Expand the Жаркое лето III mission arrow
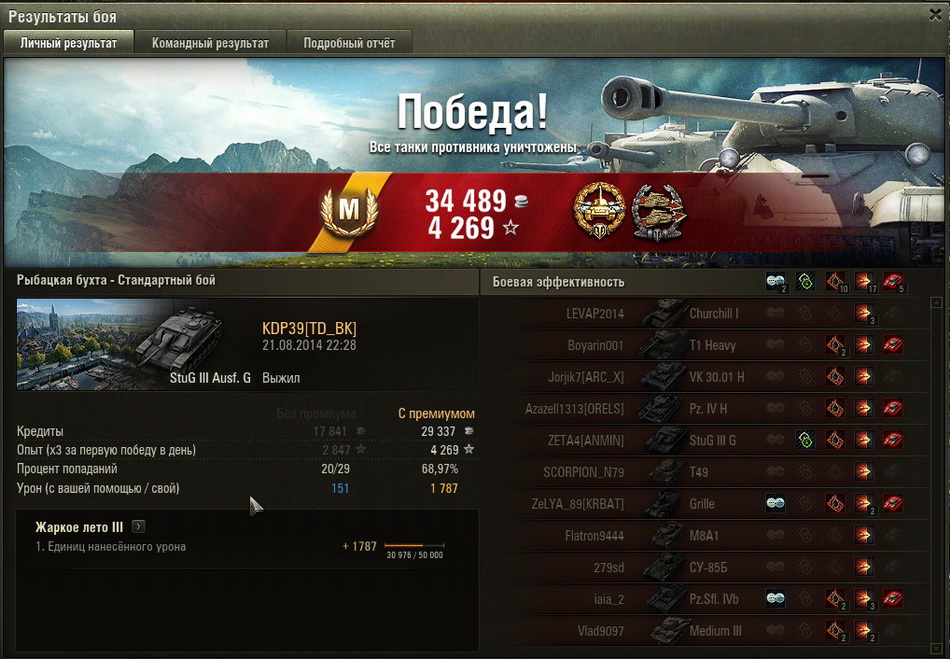 click(x=138, y=526)
